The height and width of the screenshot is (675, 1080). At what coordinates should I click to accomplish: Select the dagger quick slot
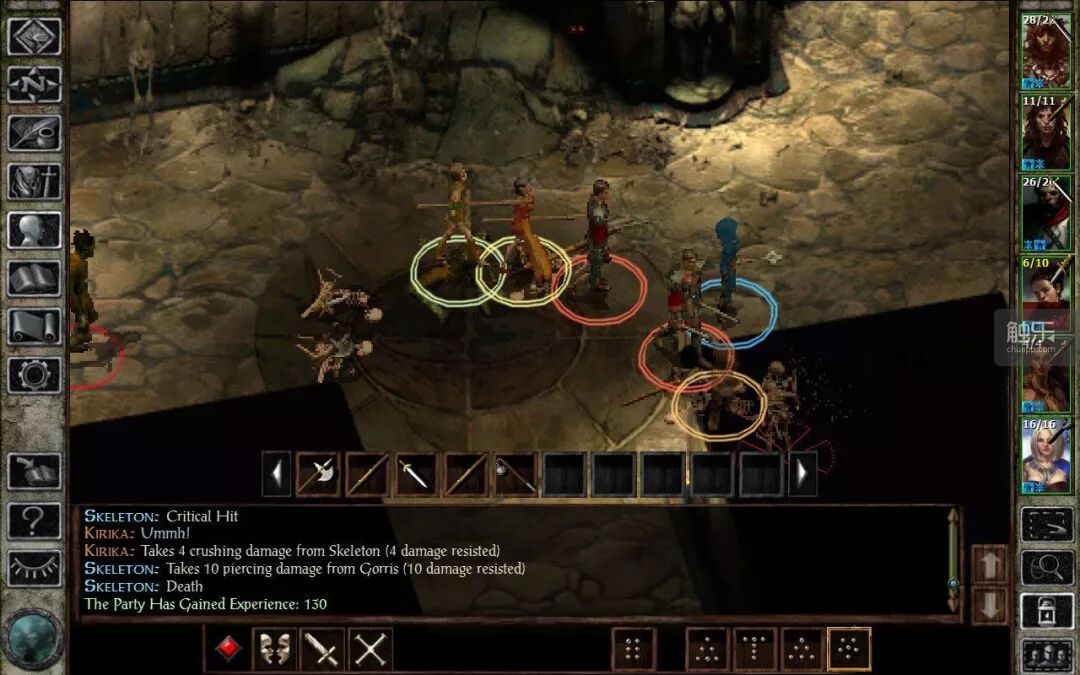[416, 474]
